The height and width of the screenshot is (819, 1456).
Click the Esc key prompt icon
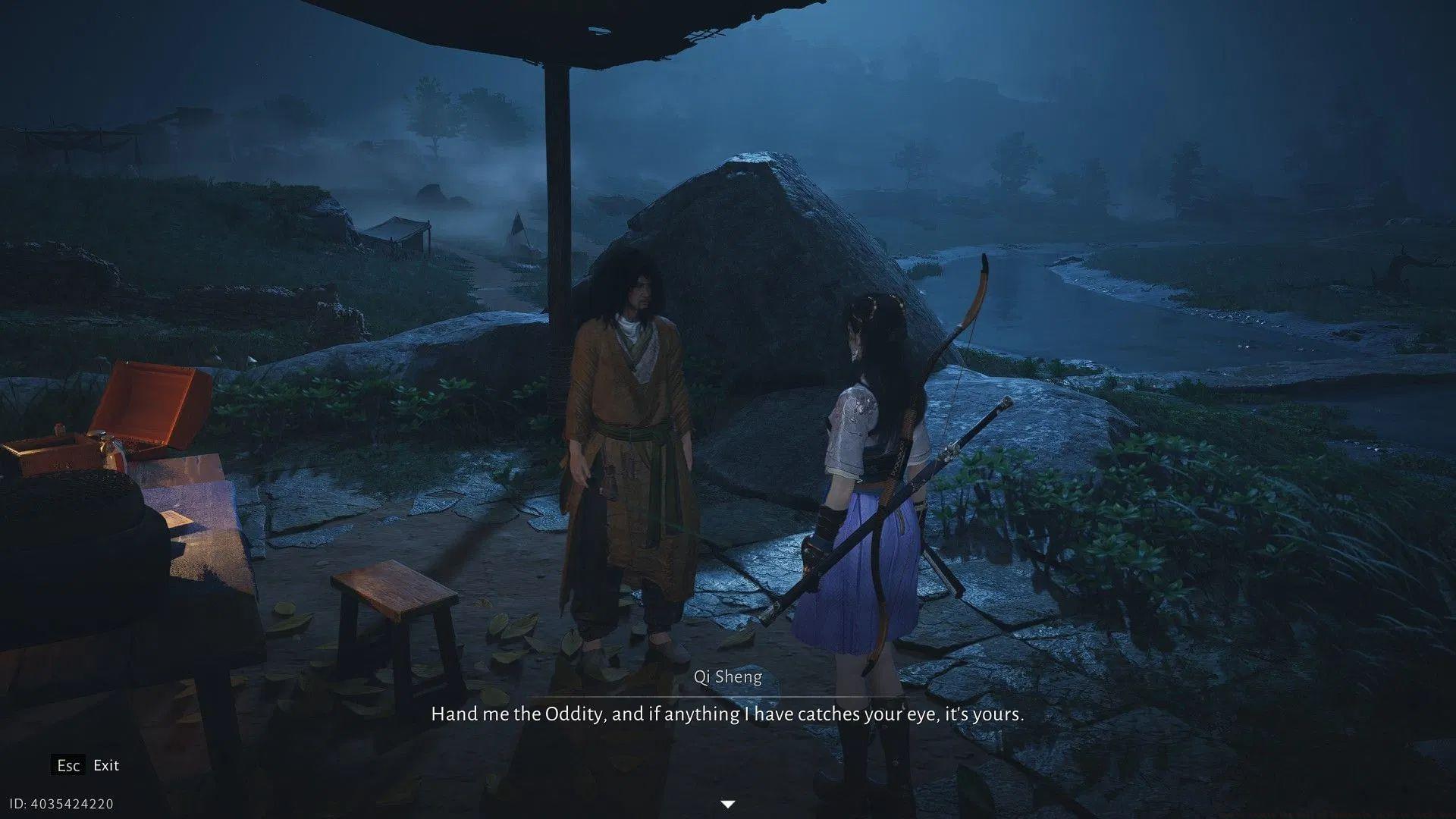pyautogui.click(x=69, y=765)
